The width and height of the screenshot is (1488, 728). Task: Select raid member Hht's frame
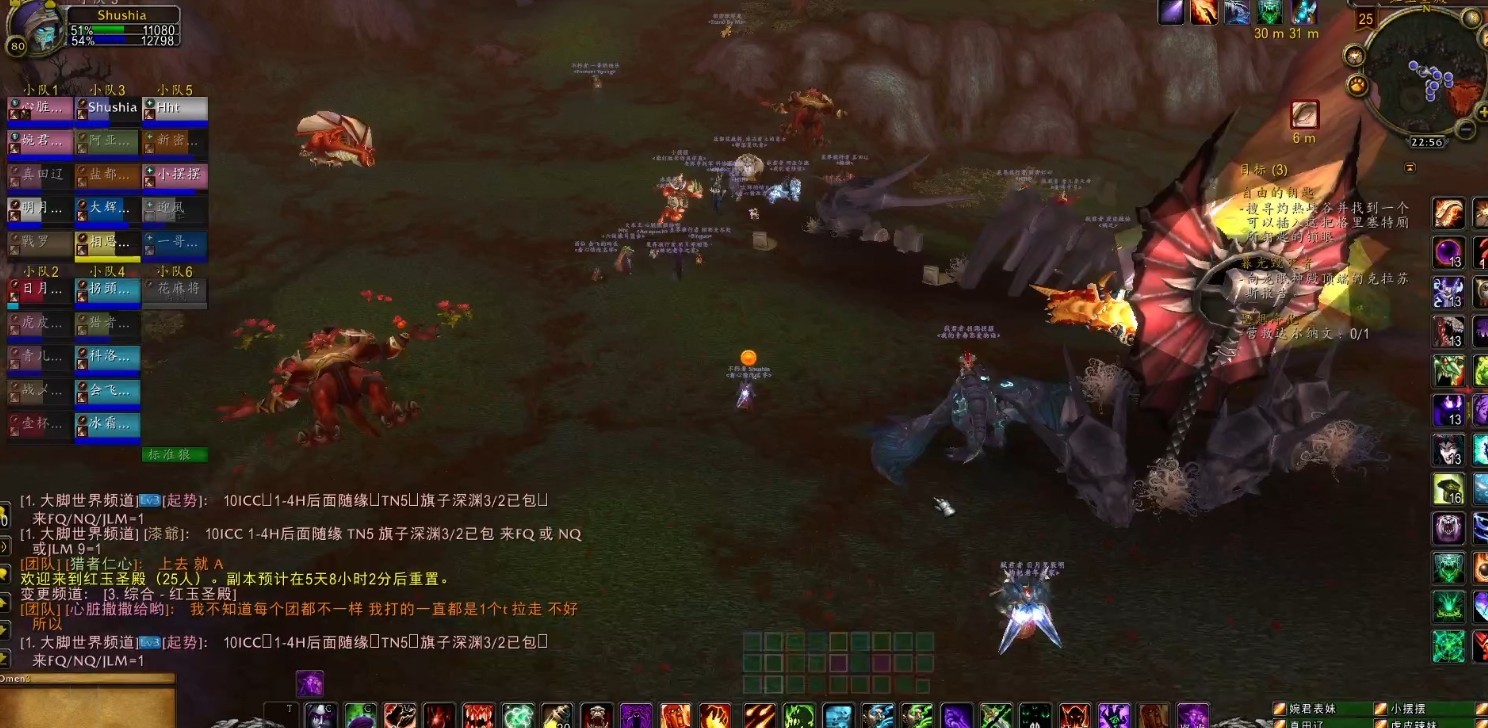(175, 108)
